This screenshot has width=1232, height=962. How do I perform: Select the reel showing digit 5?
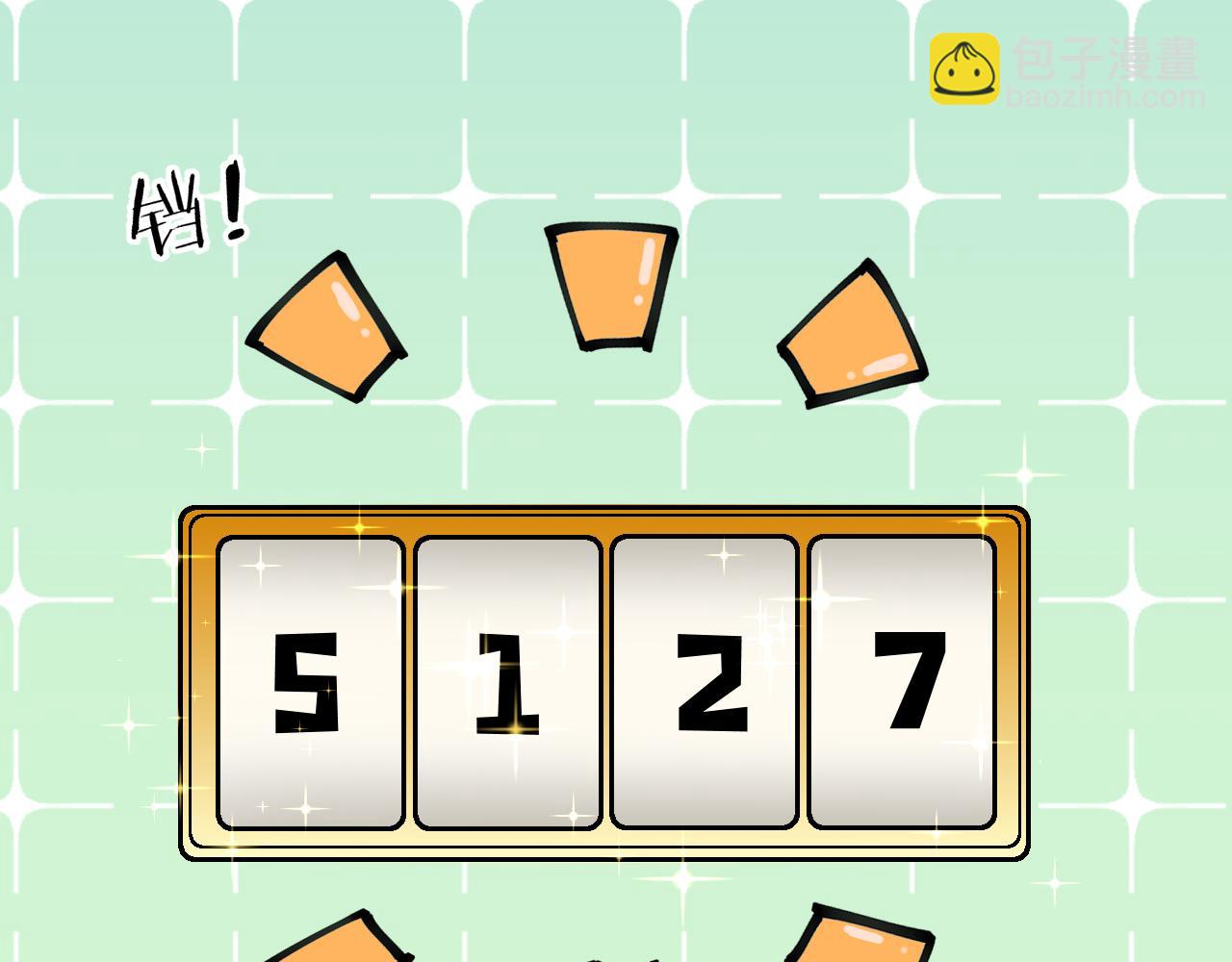pyautogui.click(x=310, y=683)
